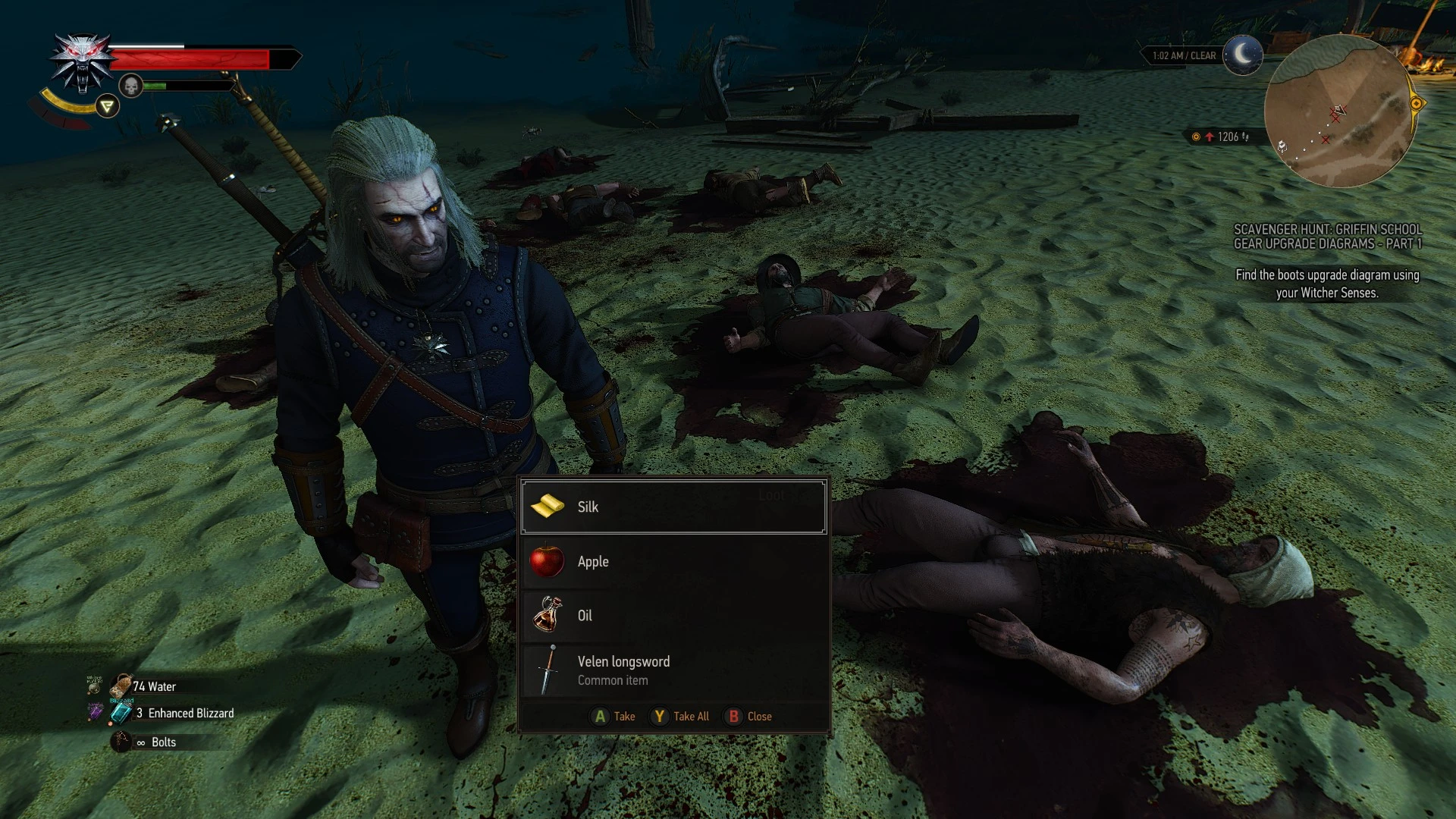Click the Velen longsword blade icon

coord(548,670)
